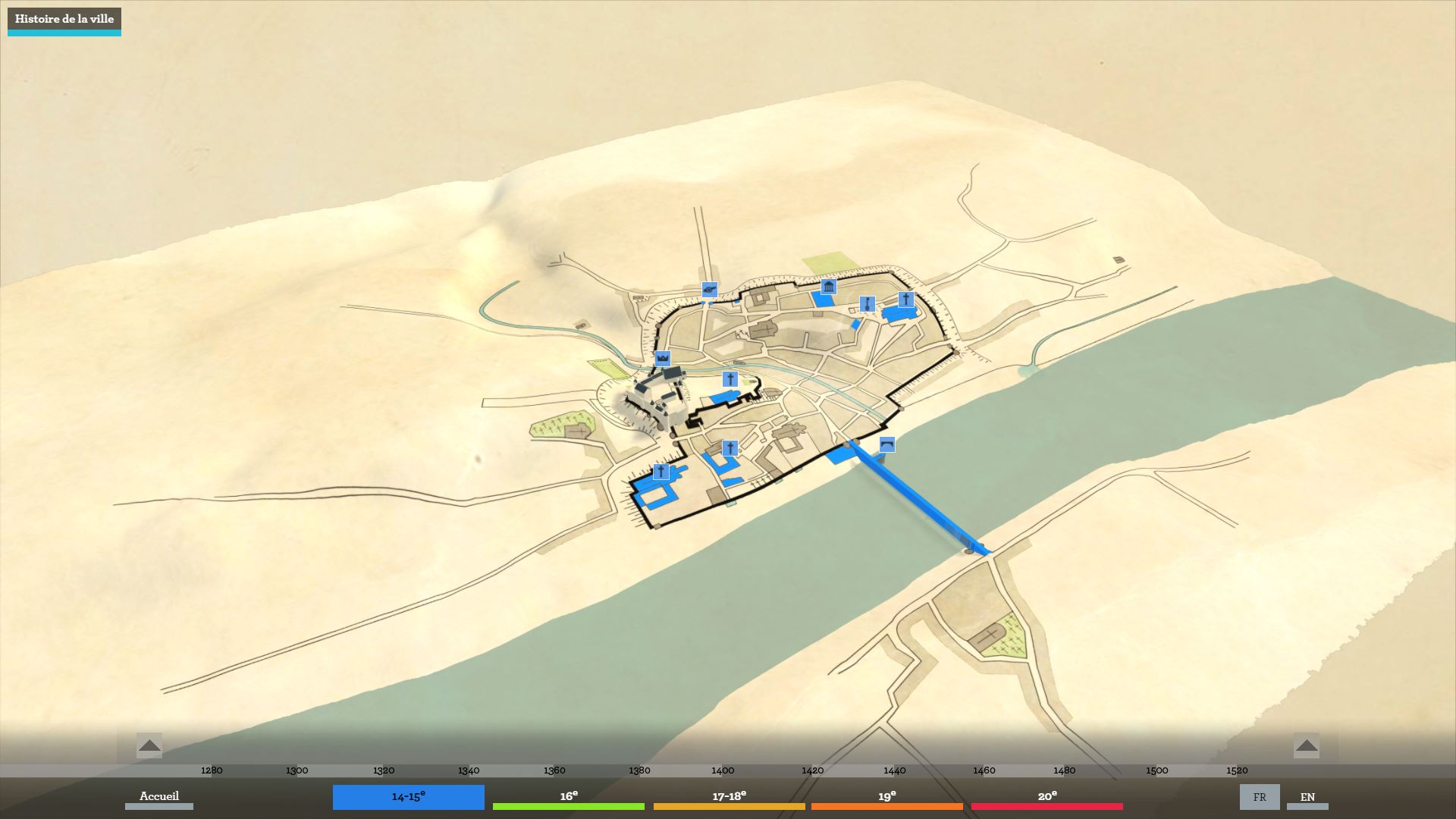Expand the left up-arrow panel
The image size is (1456, 819).
[149, 745]
